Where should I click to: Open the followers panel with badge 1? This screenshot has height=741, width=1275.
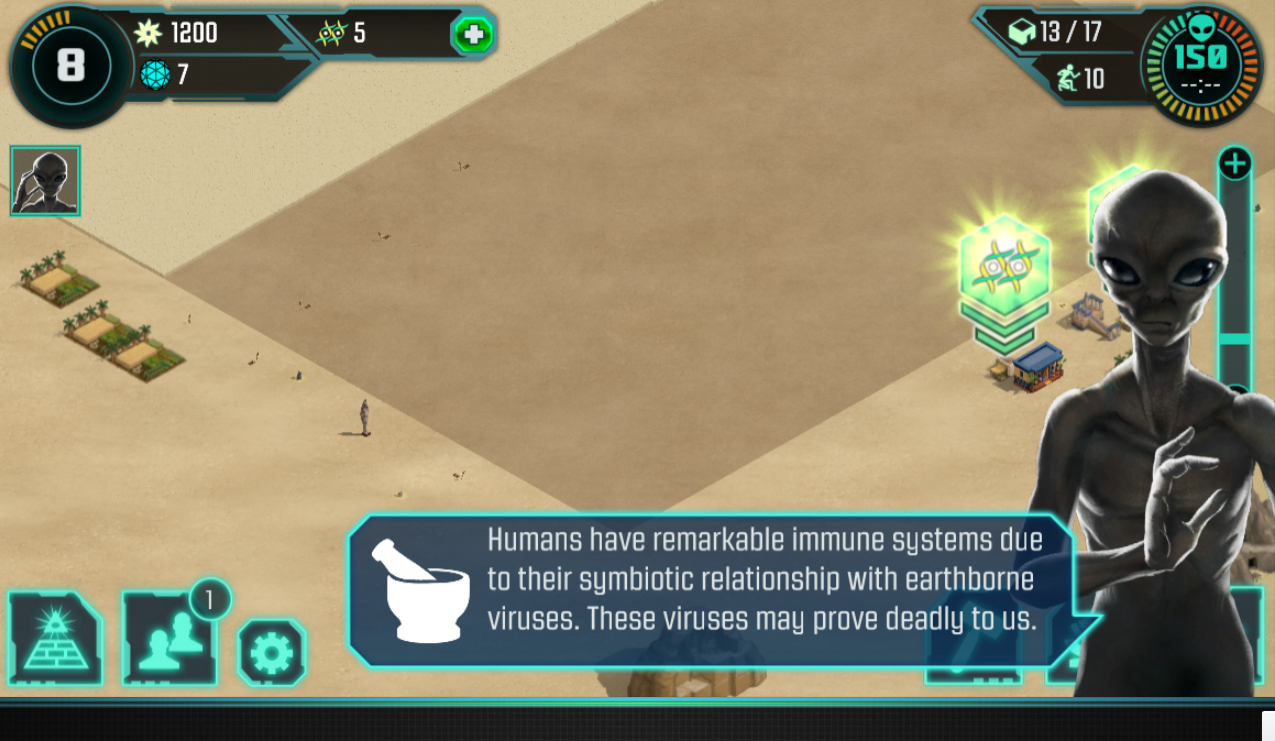[x=169, y=639]
